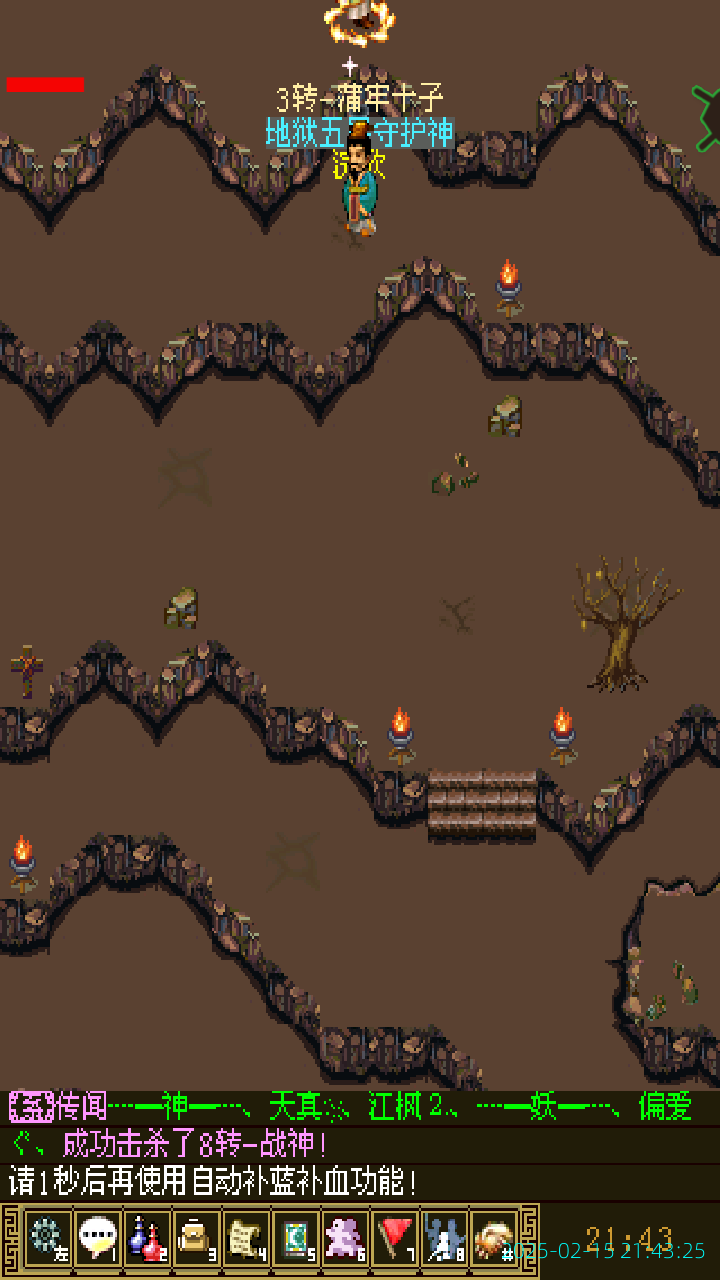The height and width of the screenshot is (1280, 720).
Task: Open the backpack inventory
Action: click(196, 1238)
